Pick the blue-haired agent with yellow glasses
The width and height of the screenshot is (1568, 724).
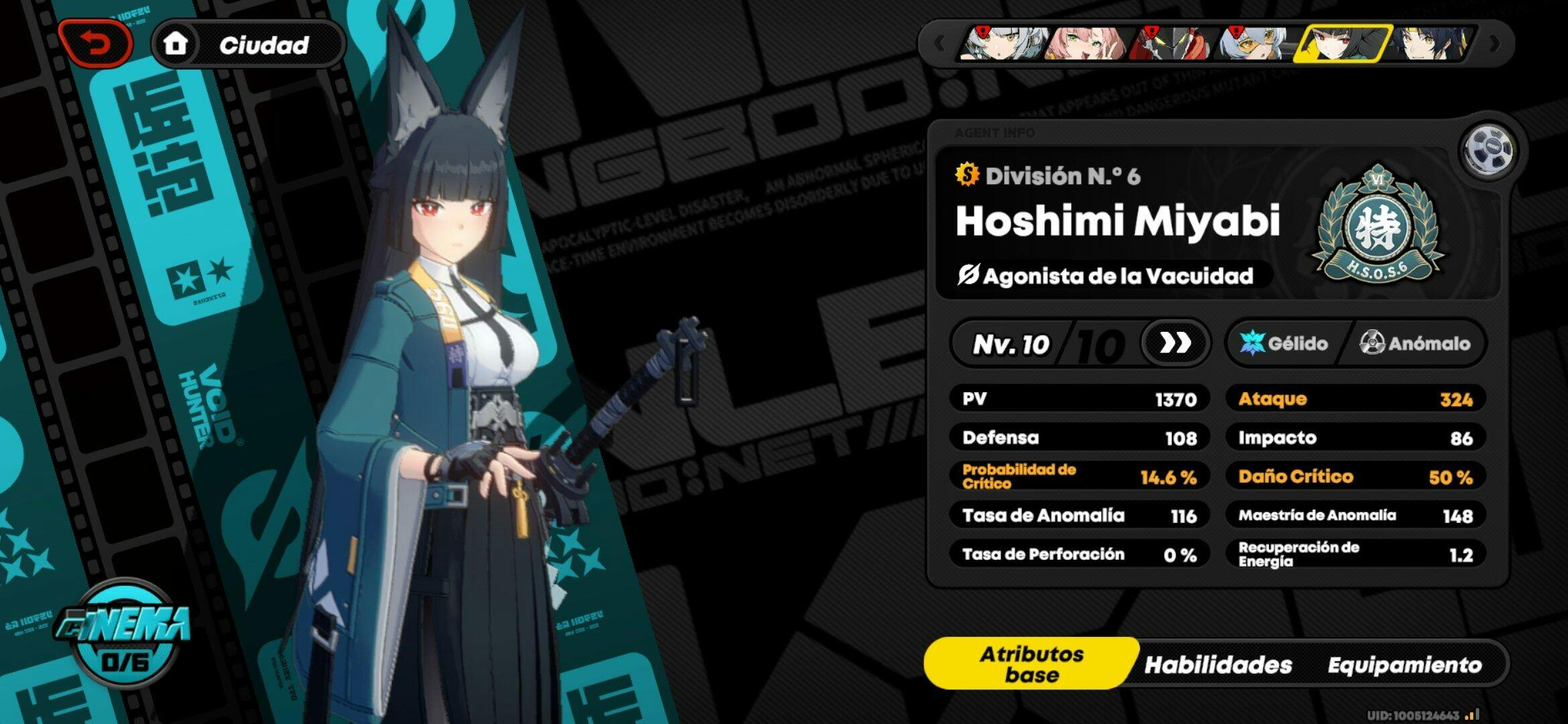(x=1254, y=44)
